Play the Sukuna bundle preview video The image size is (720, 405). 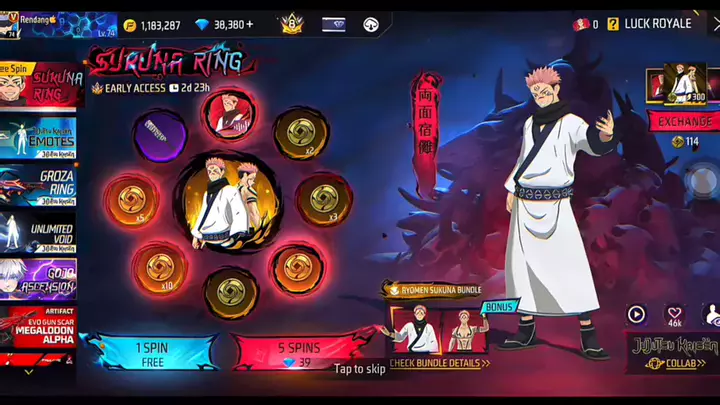pos(636,315)
